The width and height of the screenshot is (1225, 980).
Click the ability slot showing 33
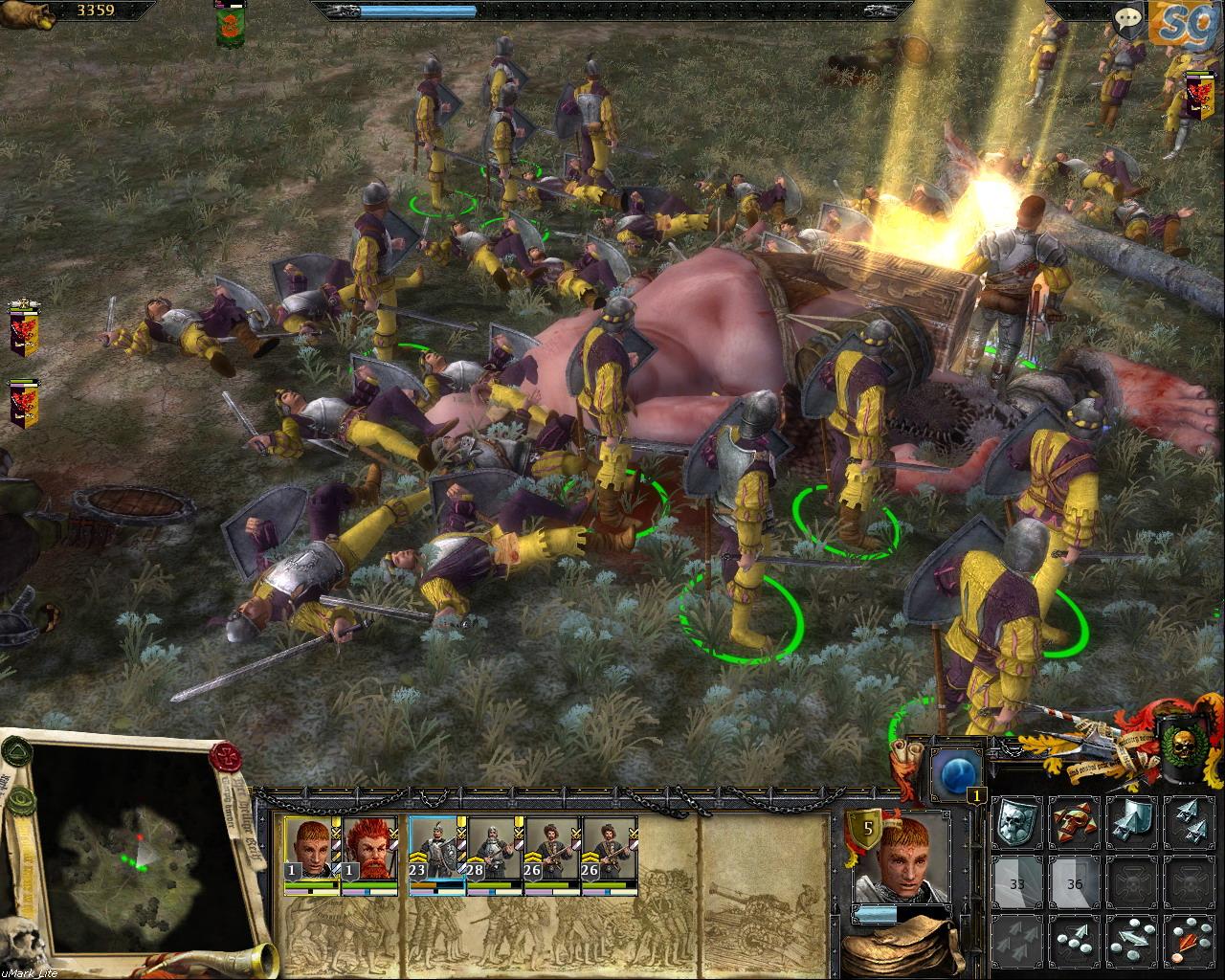pyautogui.click(x=1016, y=880)
